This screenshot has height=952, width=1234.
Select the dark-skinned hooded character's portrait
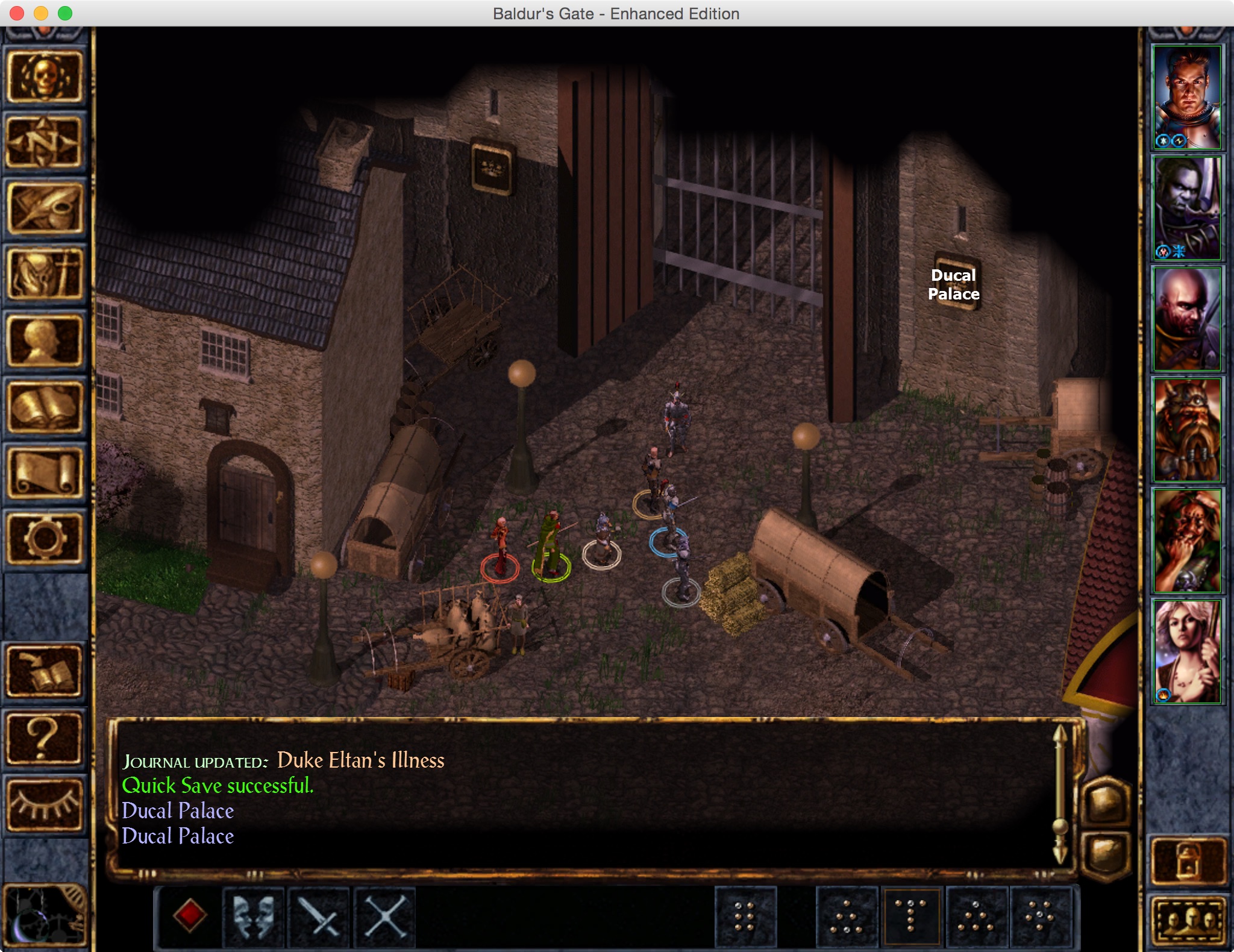tap(1186, 208)
